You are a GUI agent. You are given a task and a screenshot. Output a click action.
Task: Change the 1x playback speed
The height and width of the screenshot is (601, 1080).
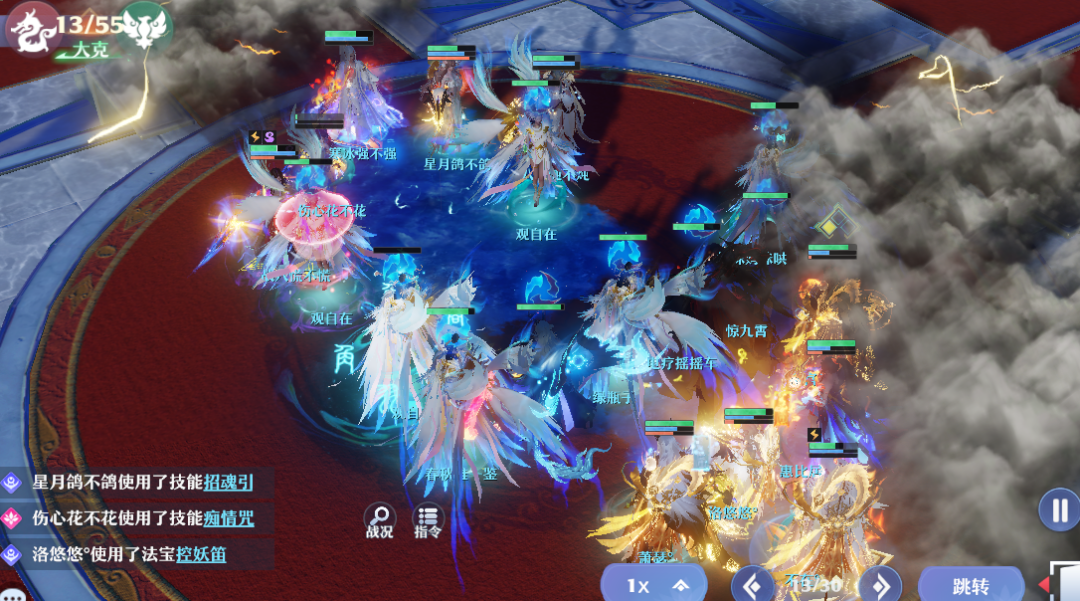(653, 585)
